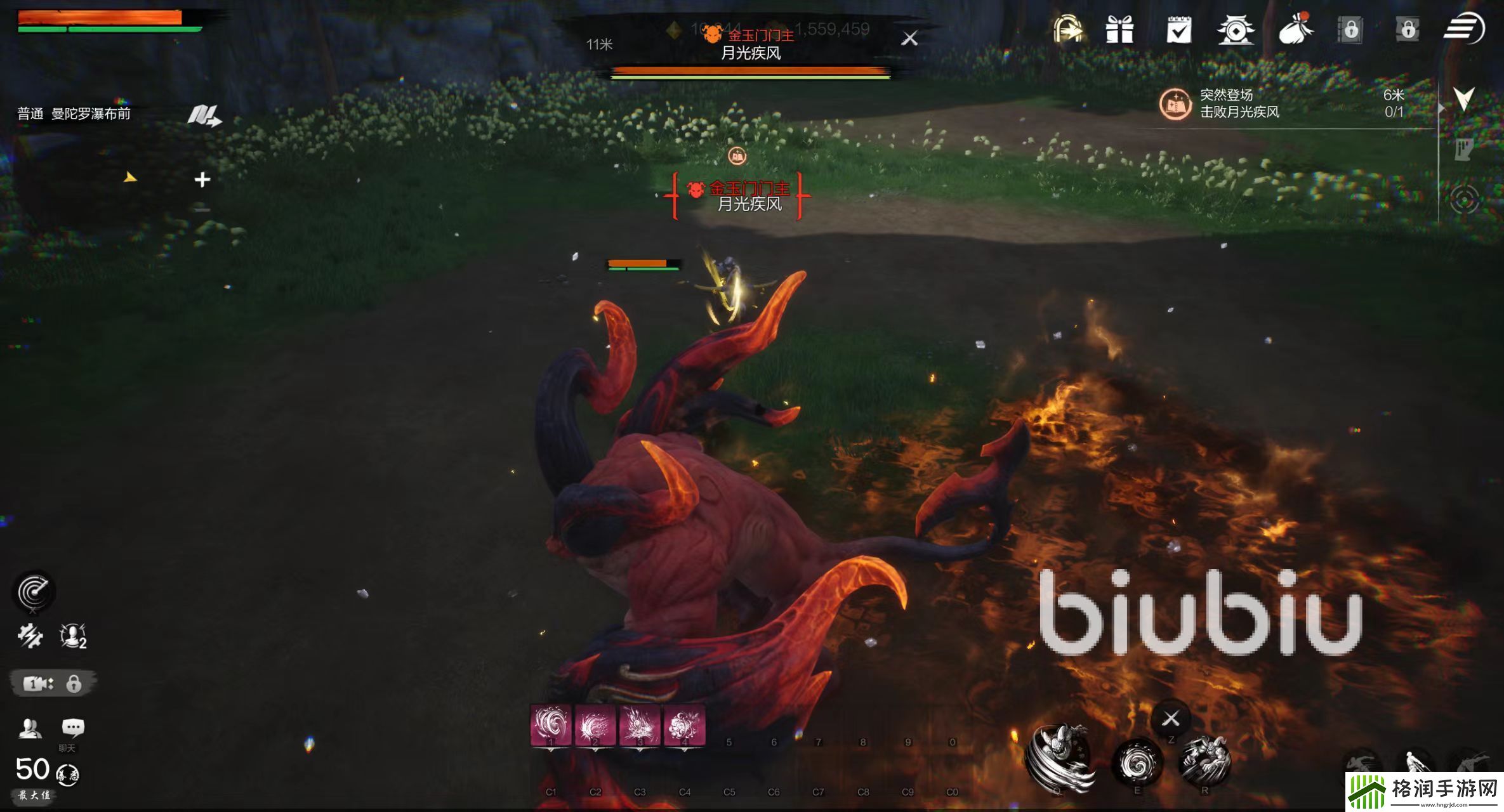Toggle the camera mode 1 button
Image resolution: width=1504 pixels, height=812 pixels.
[38, 683]
